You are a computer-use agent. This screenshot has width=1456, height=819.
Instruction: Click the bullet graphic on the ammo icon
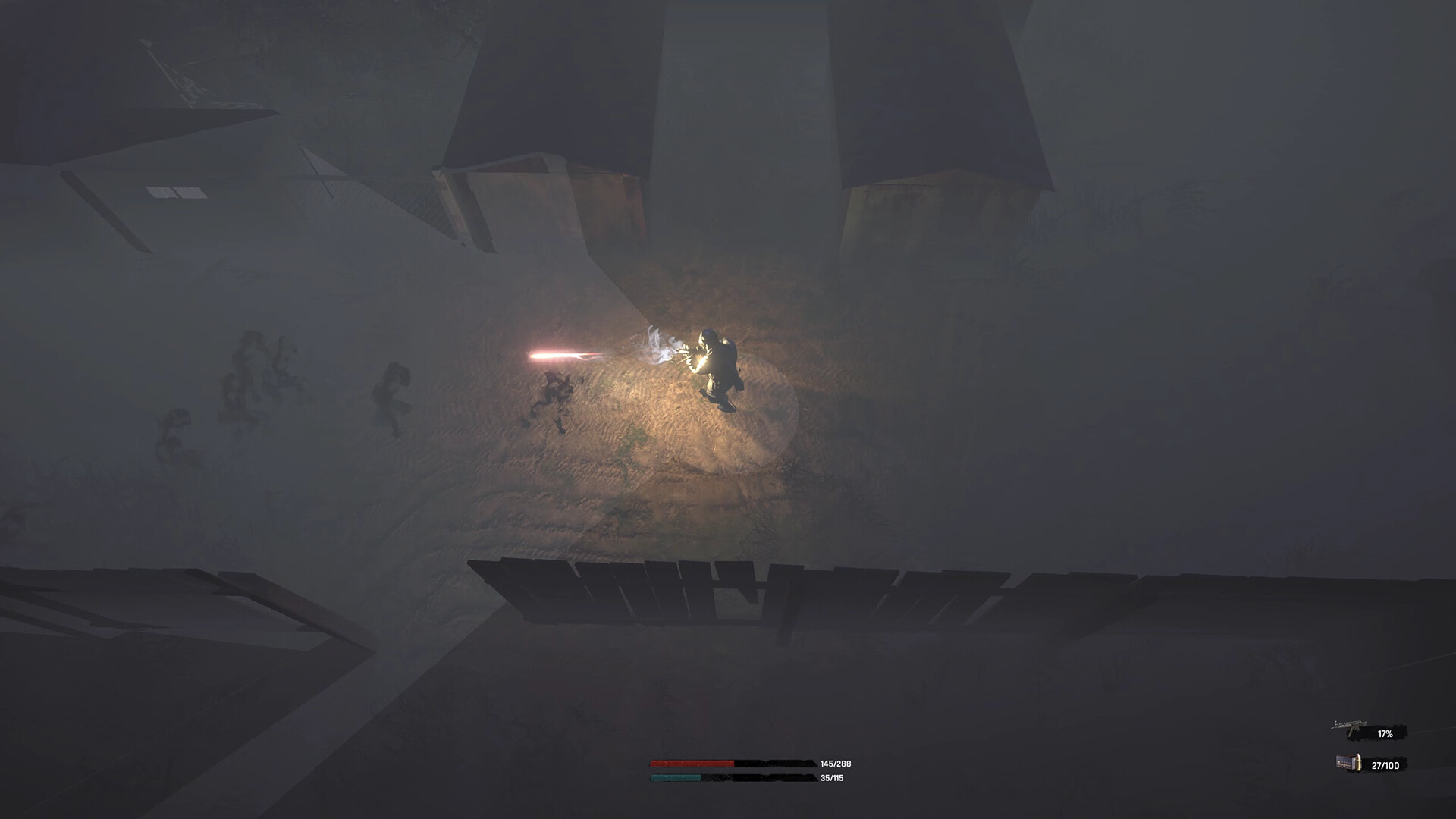coord(1359,763)
